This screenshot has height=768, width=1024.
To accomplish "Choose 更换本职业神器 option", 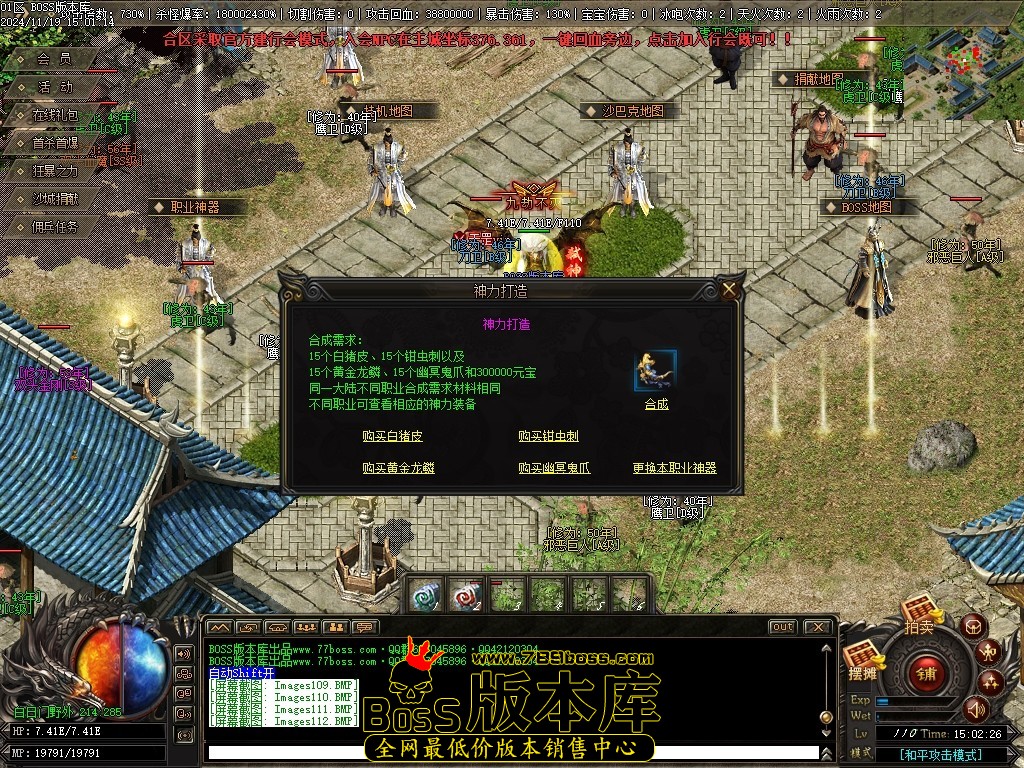I will pos(674,467).
